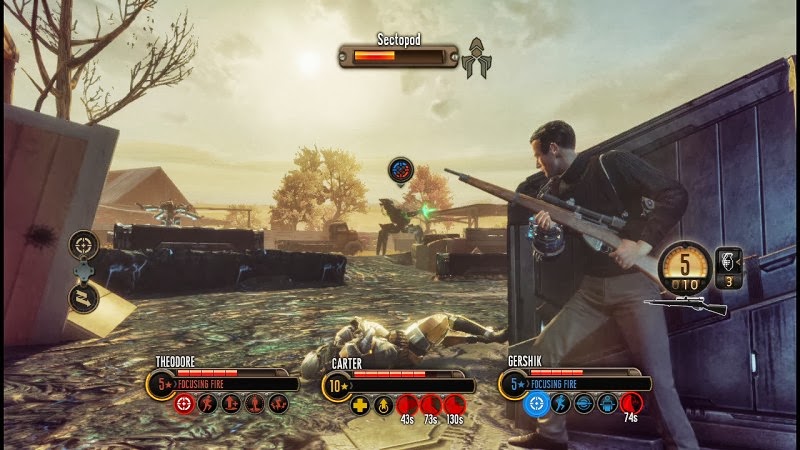The image size is (800, 450).
Task: Click the crosshair target command icon
Action: (83, 244)
